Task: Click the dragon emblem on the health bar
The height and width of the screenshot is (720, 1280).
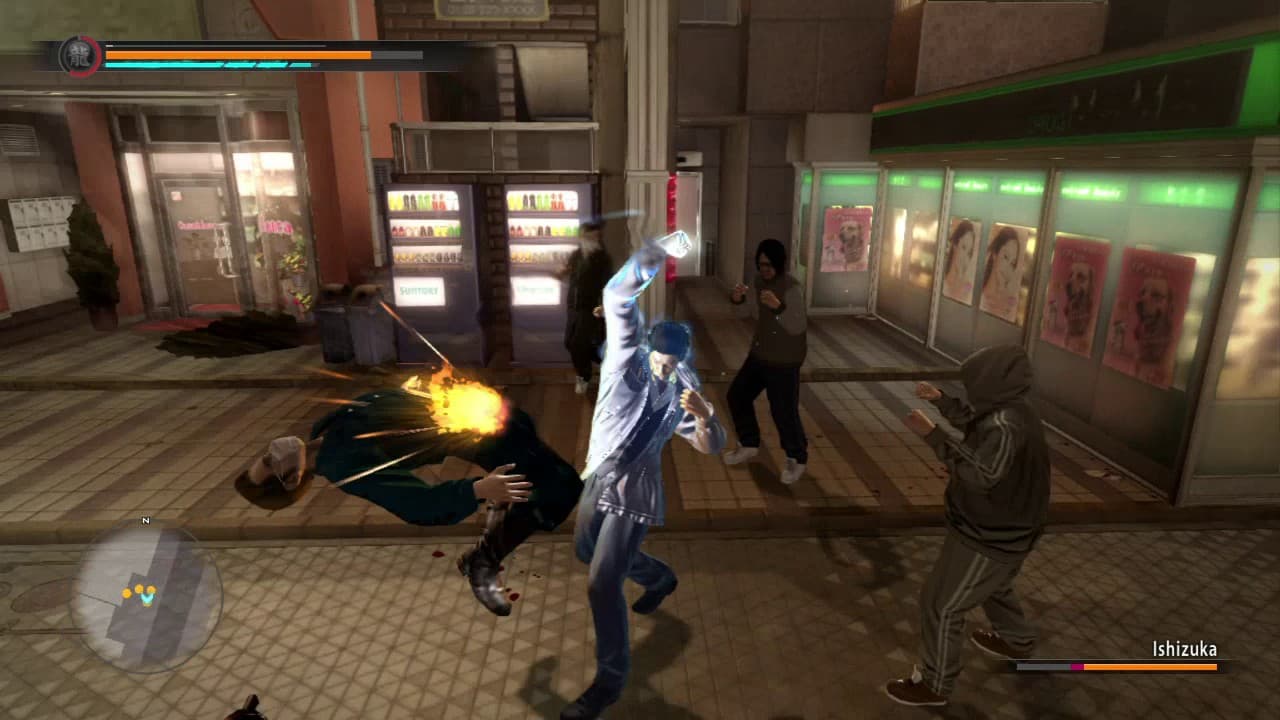Action: tap(82, 55)
